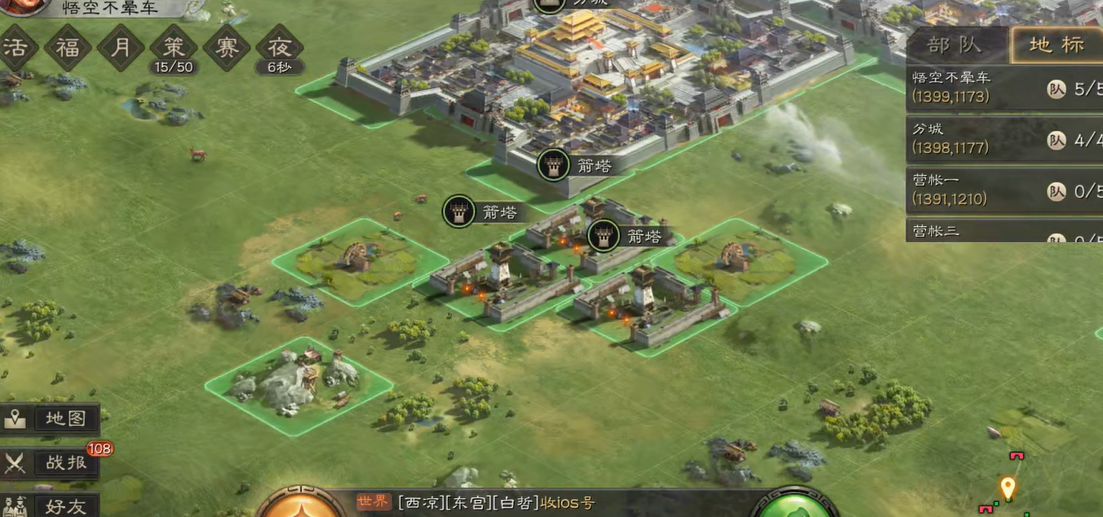Screen dimensions: 1103x517
Task: Switch to the 部队 troops tab
Action: point(954,45)
